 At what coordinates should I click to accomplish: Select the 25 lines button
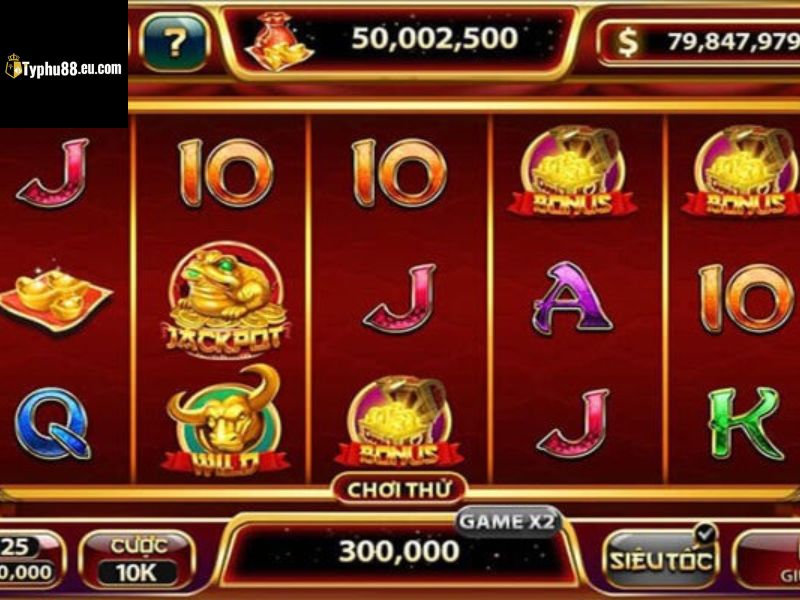point(28,559)
